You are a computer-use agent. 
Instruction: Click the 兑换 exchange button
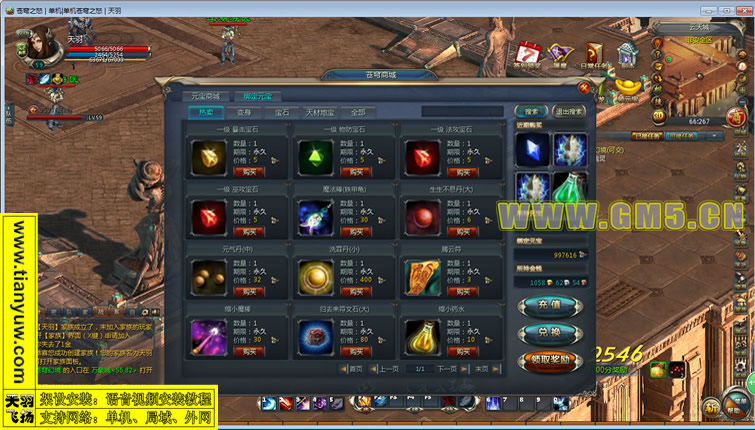tap(548, 331)
